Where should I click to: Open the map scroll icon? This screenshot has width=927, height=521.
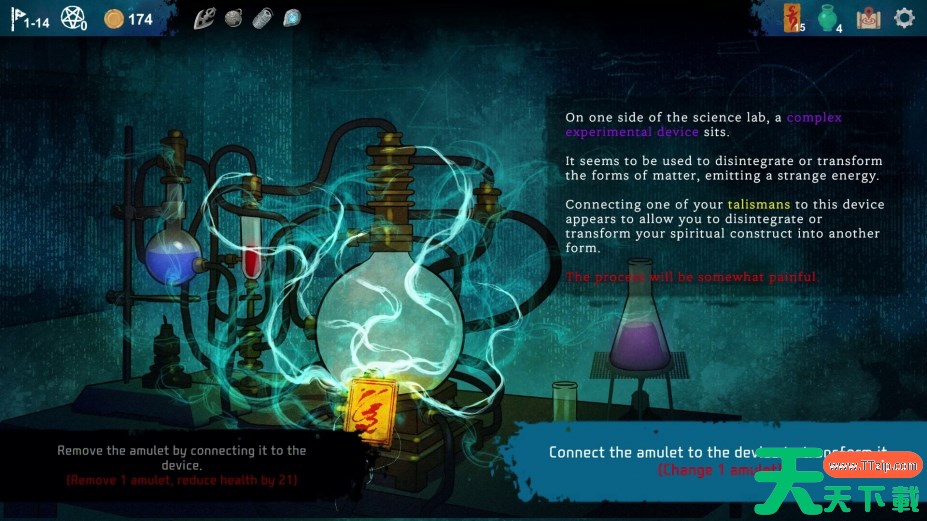pos(868,18)
